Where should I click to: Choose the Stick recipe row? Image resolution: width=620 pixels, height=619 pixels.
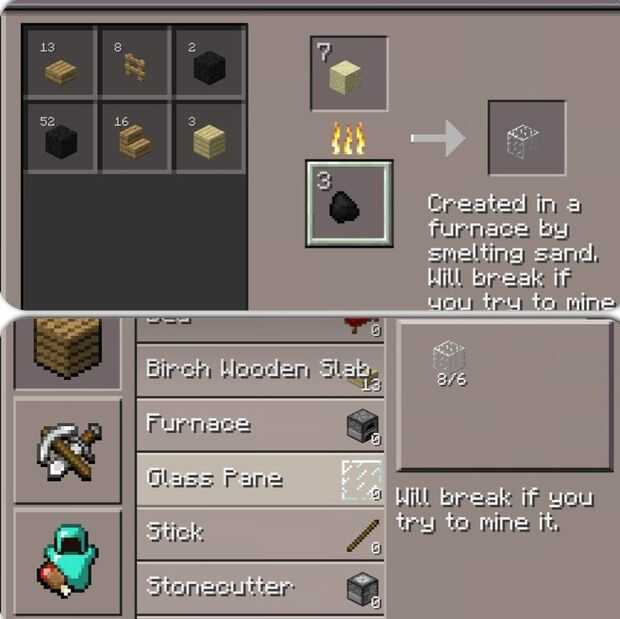pos(259,533)
